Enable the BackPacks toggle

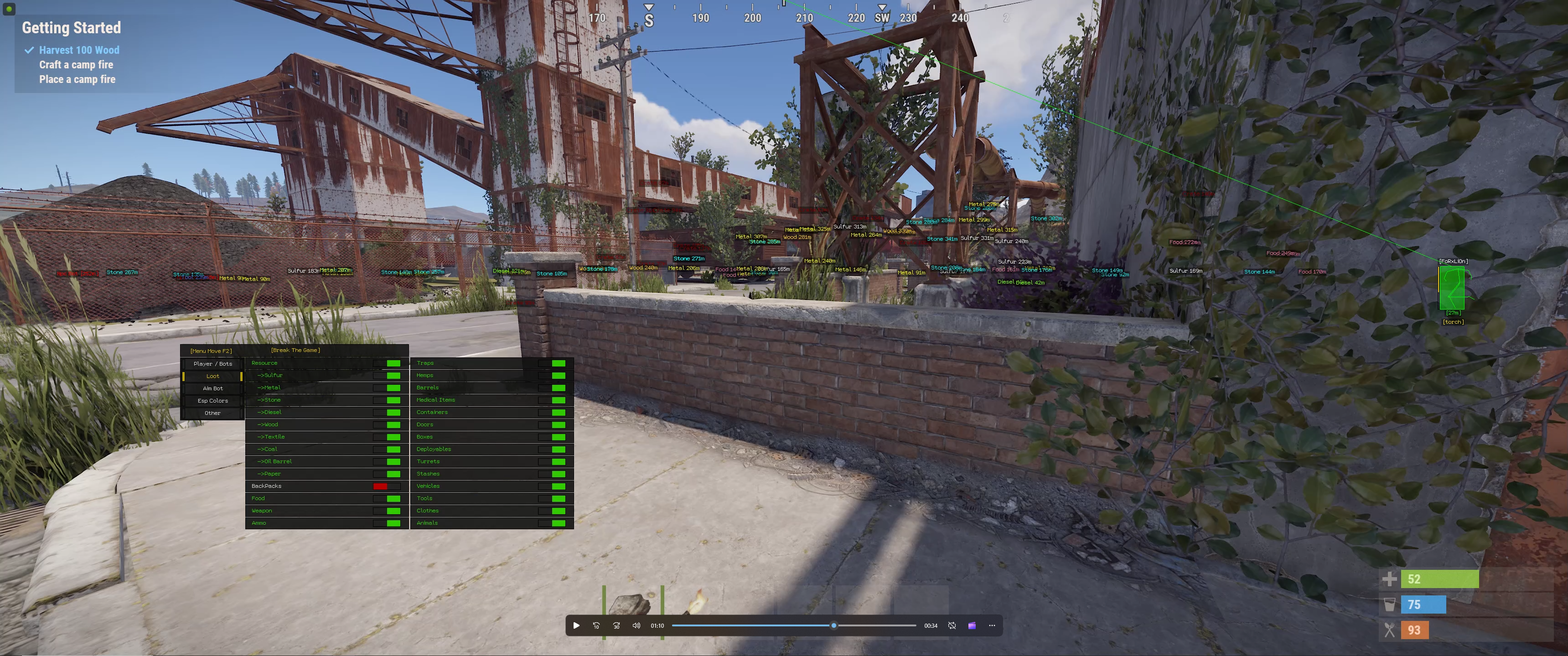point(387,486)
